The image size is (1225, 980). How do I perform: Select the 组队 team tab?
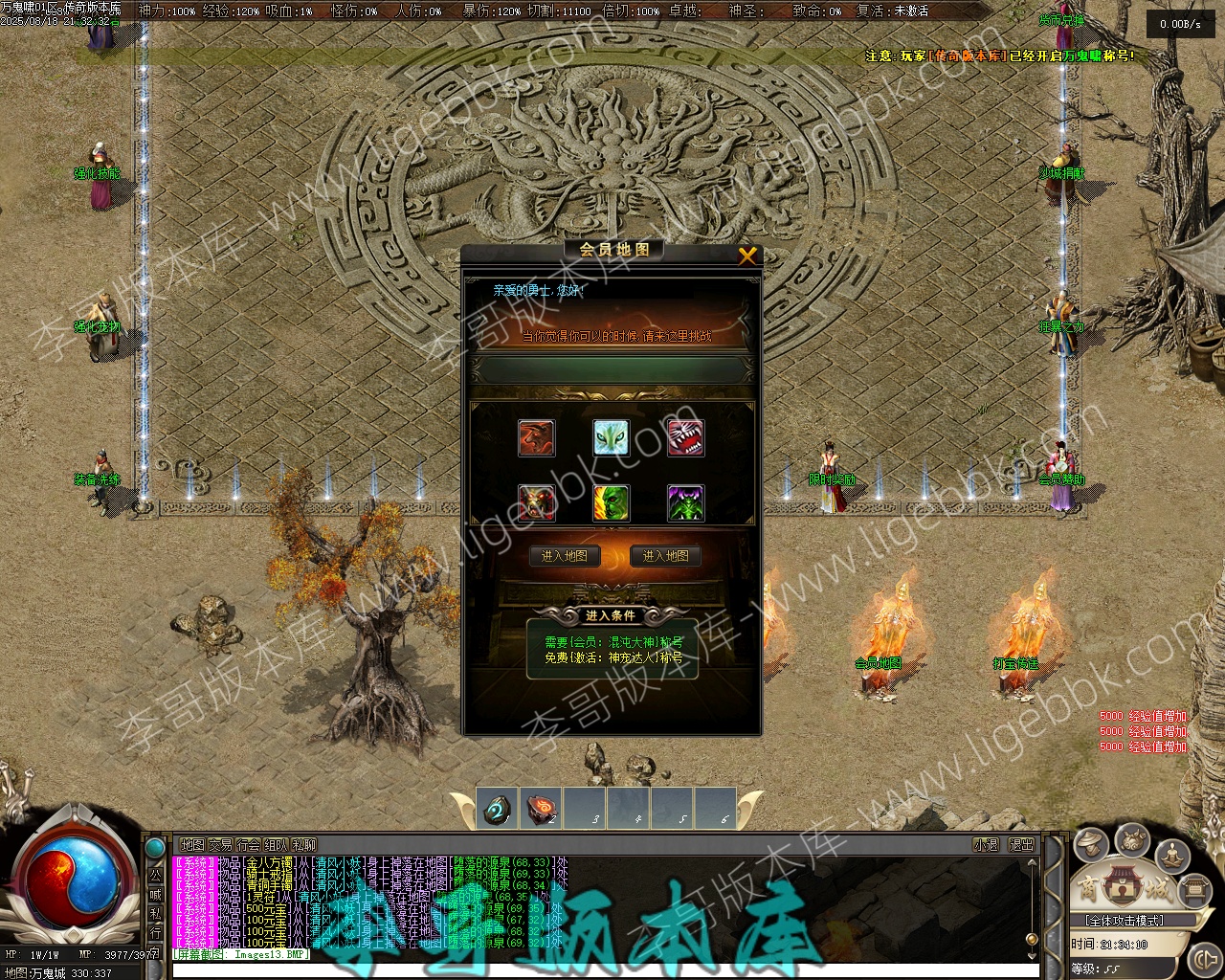point(276,845)
